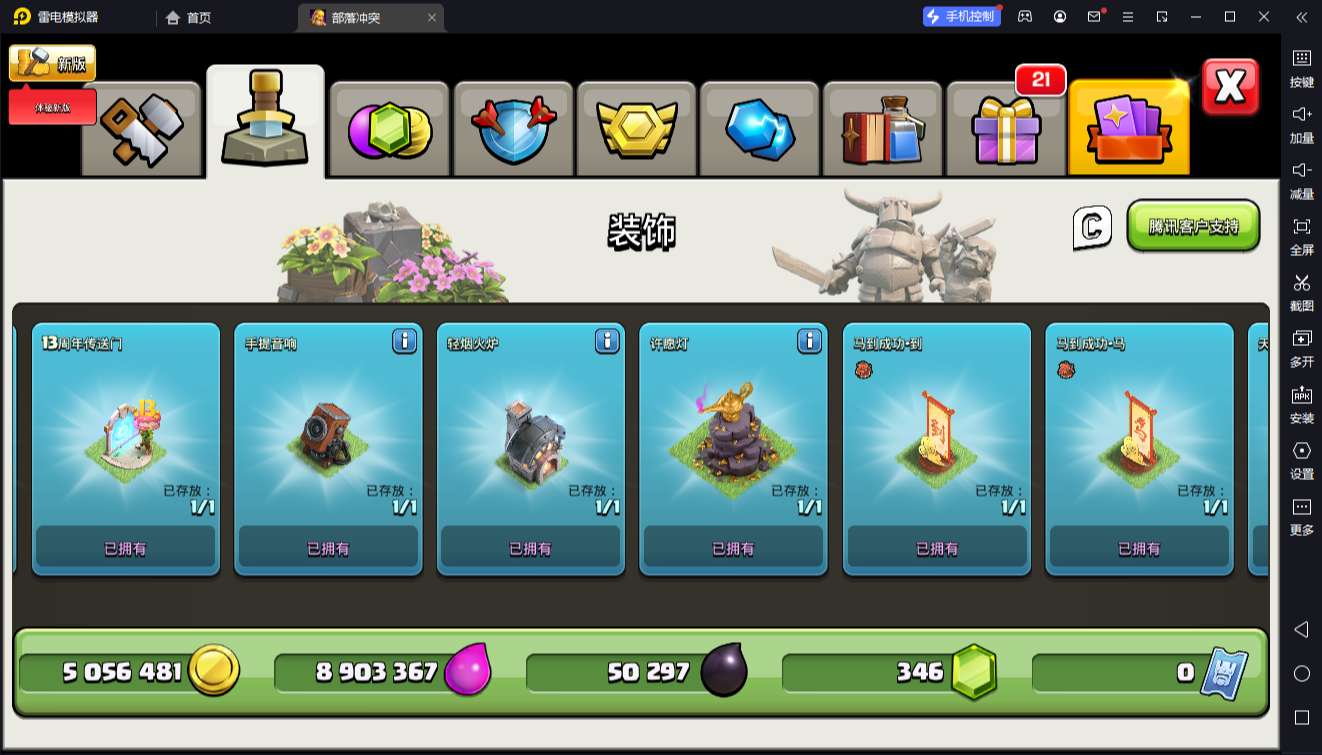This screenshot has width=1322, height=755.
Task: Open the info button on 许愿灯 card
Action: point(809,342)
